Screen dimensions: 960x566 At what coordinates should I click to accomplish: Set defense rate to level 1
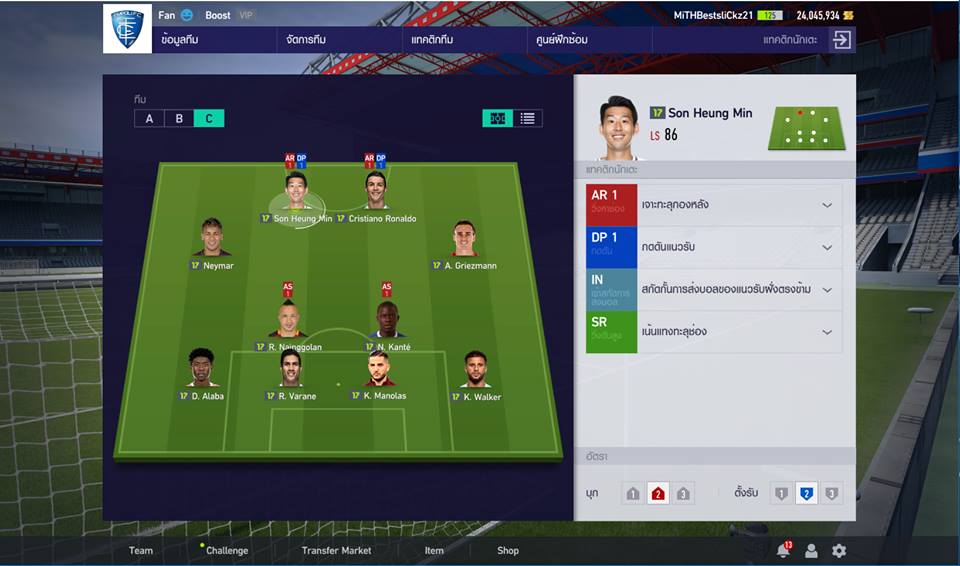point(781,494)
